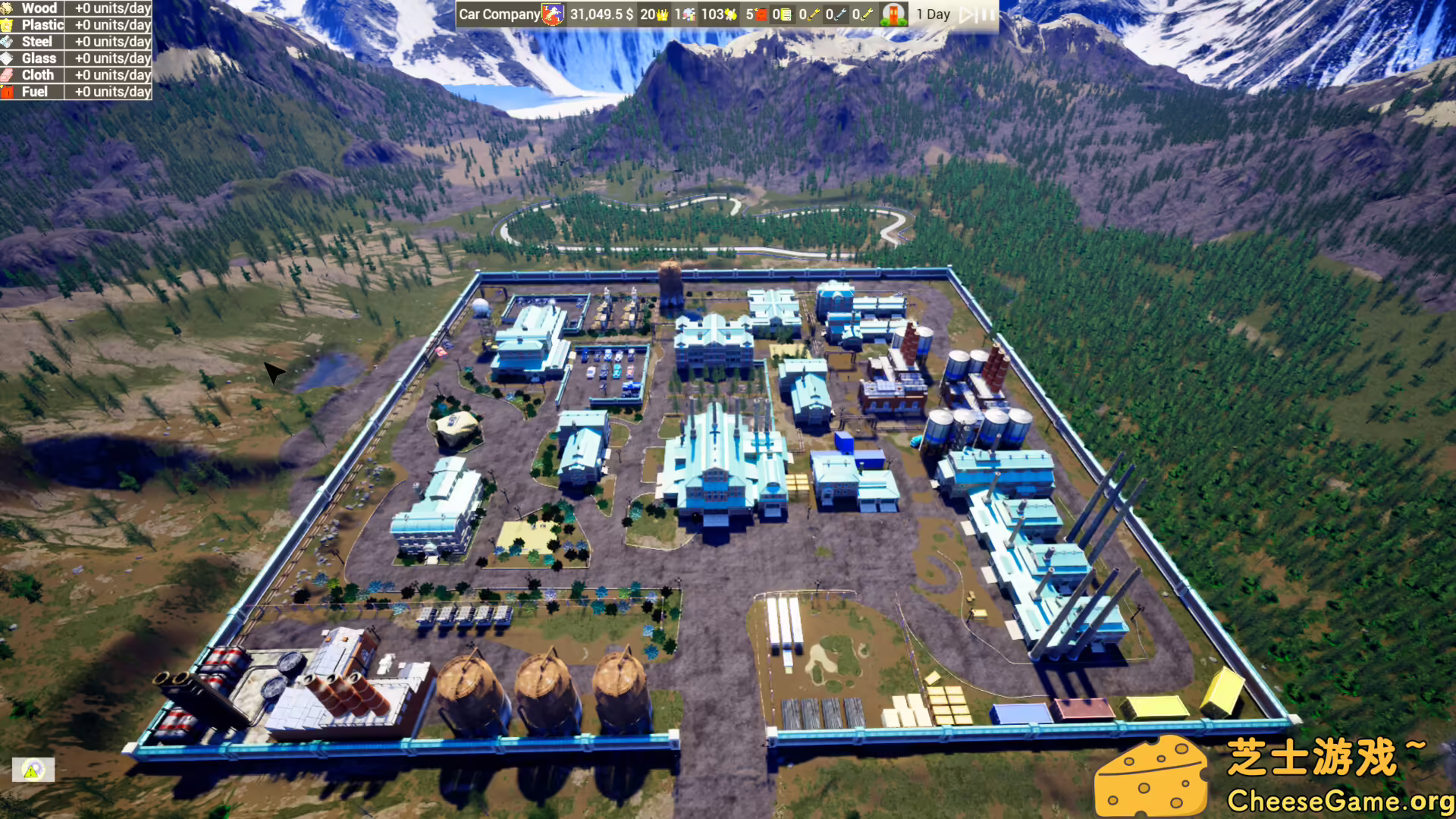Click the blue wrench icon
The width and height of the screenshot is (1456, 819).
[x=843, y=14]
